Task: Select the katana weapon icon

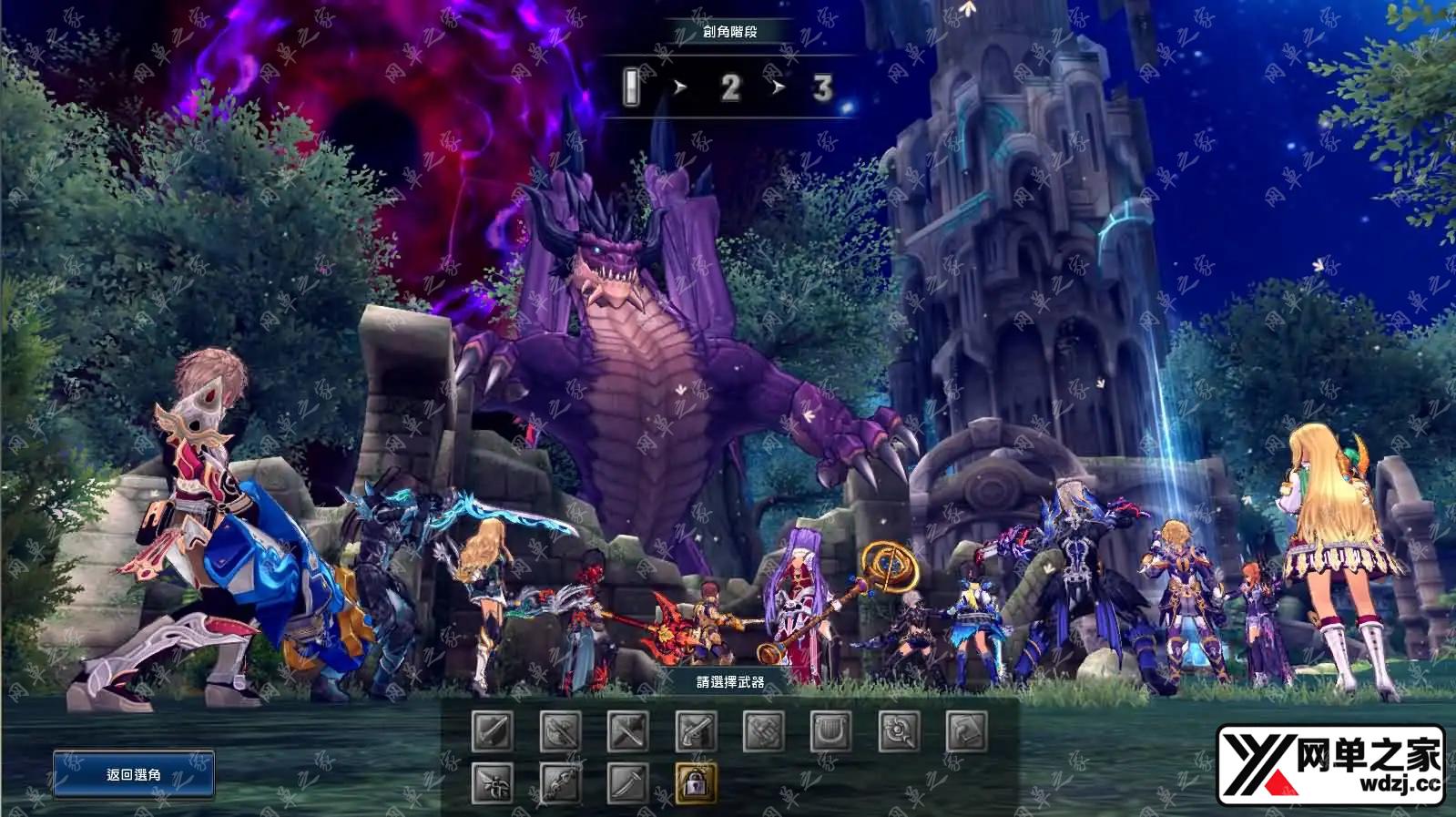Action: 627,783
